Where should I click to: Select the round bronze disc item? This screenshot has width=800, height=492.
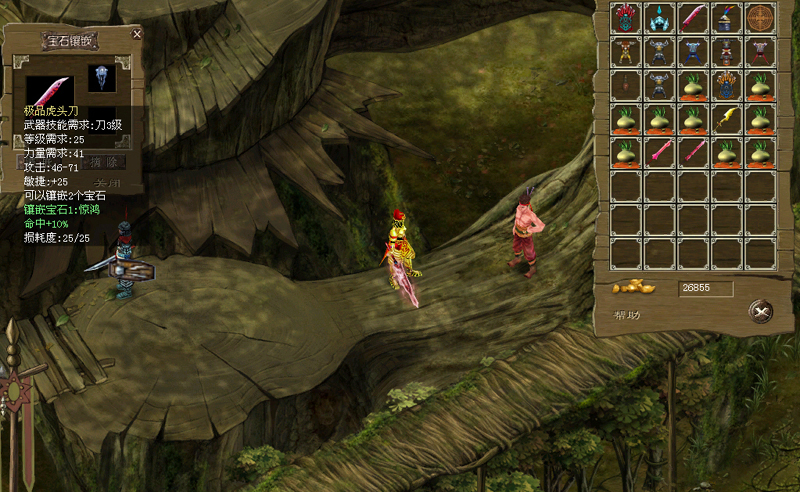[761, 18]
